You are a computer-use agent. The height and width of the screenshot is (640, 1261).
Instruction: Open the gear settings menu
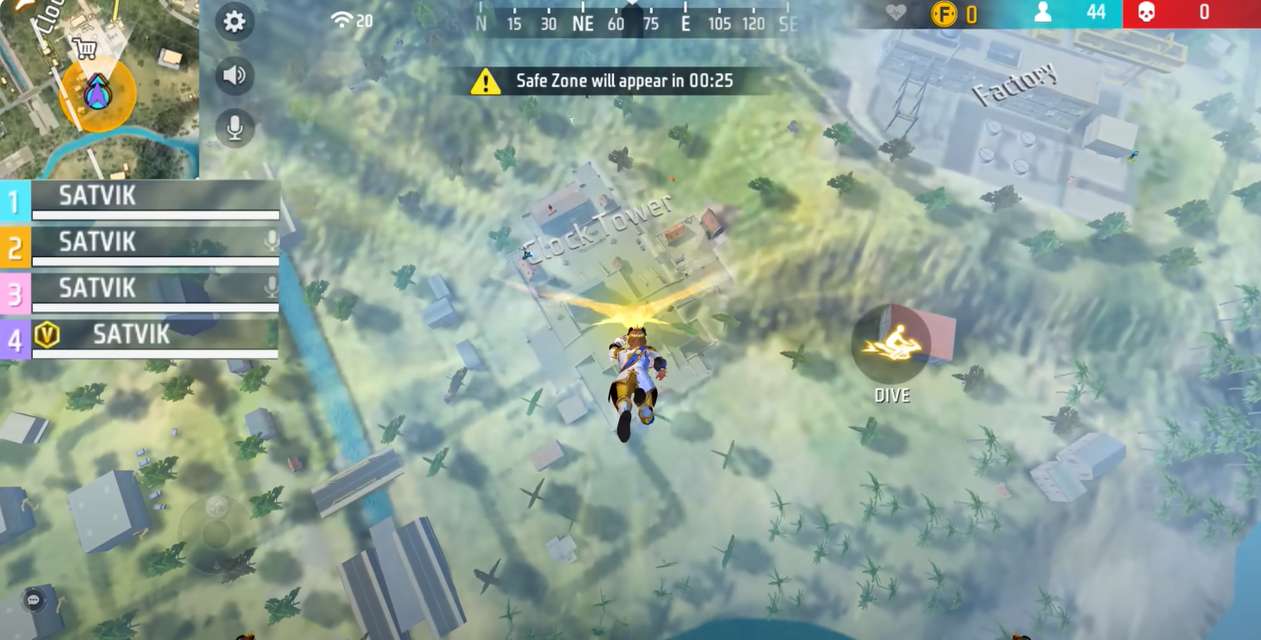[234, 22]
